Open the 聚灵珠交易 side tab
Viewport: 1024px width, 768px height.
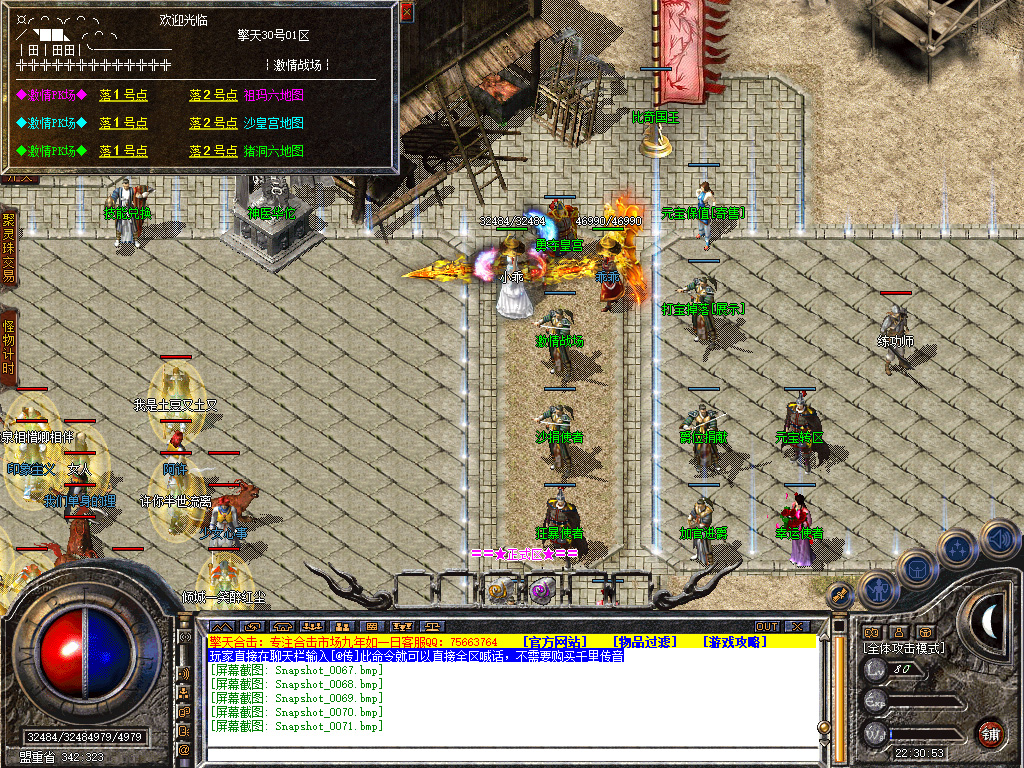[x=9, y=247]
